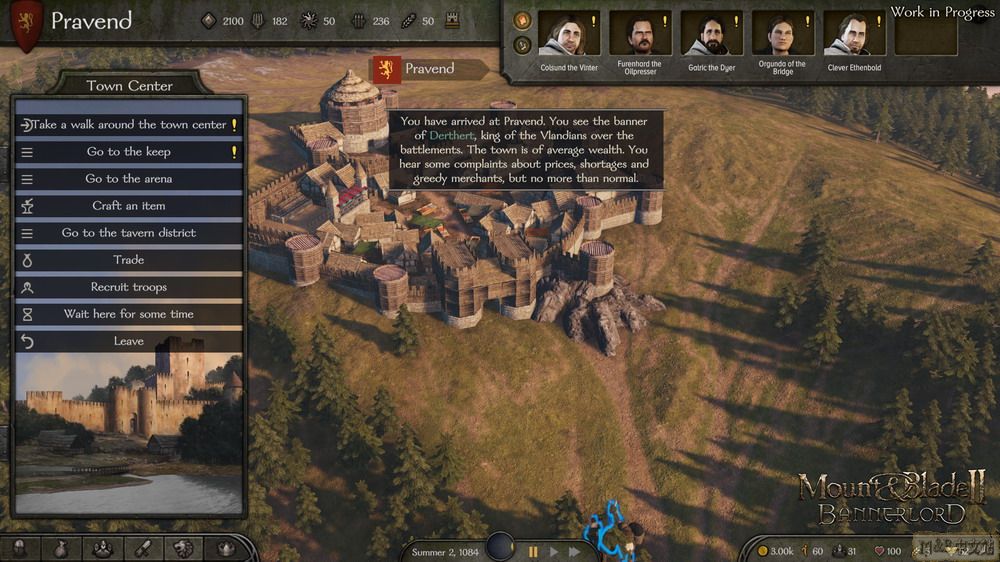Screen dimensions: 1000x562
Task: Select Furenhard the Oilpresser's portrait
Action: pyautogui.click(x=639, y=33)
